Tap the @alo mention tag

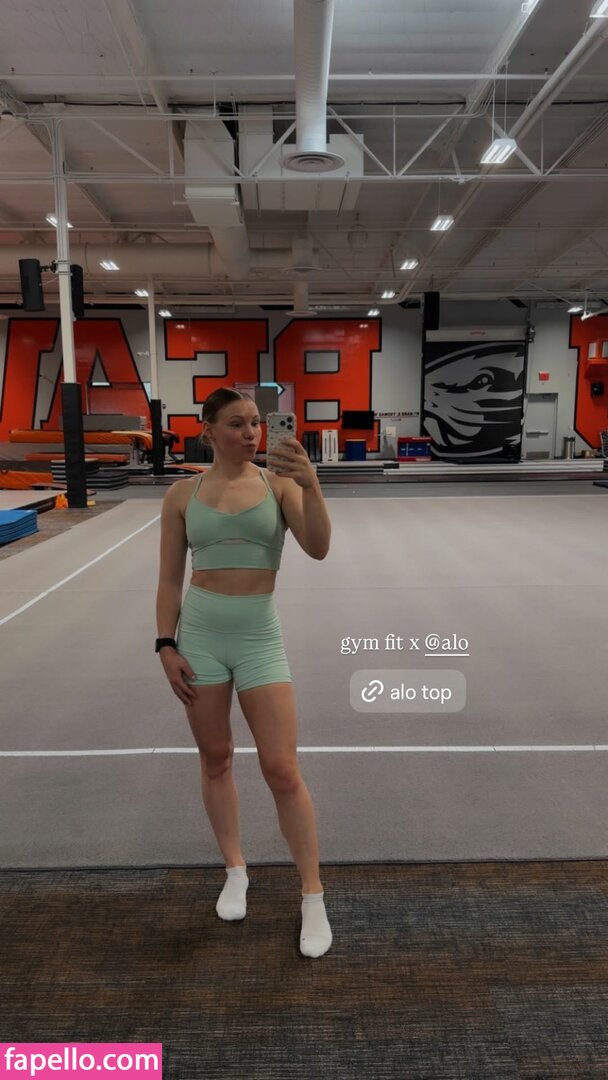pos(446,644)
